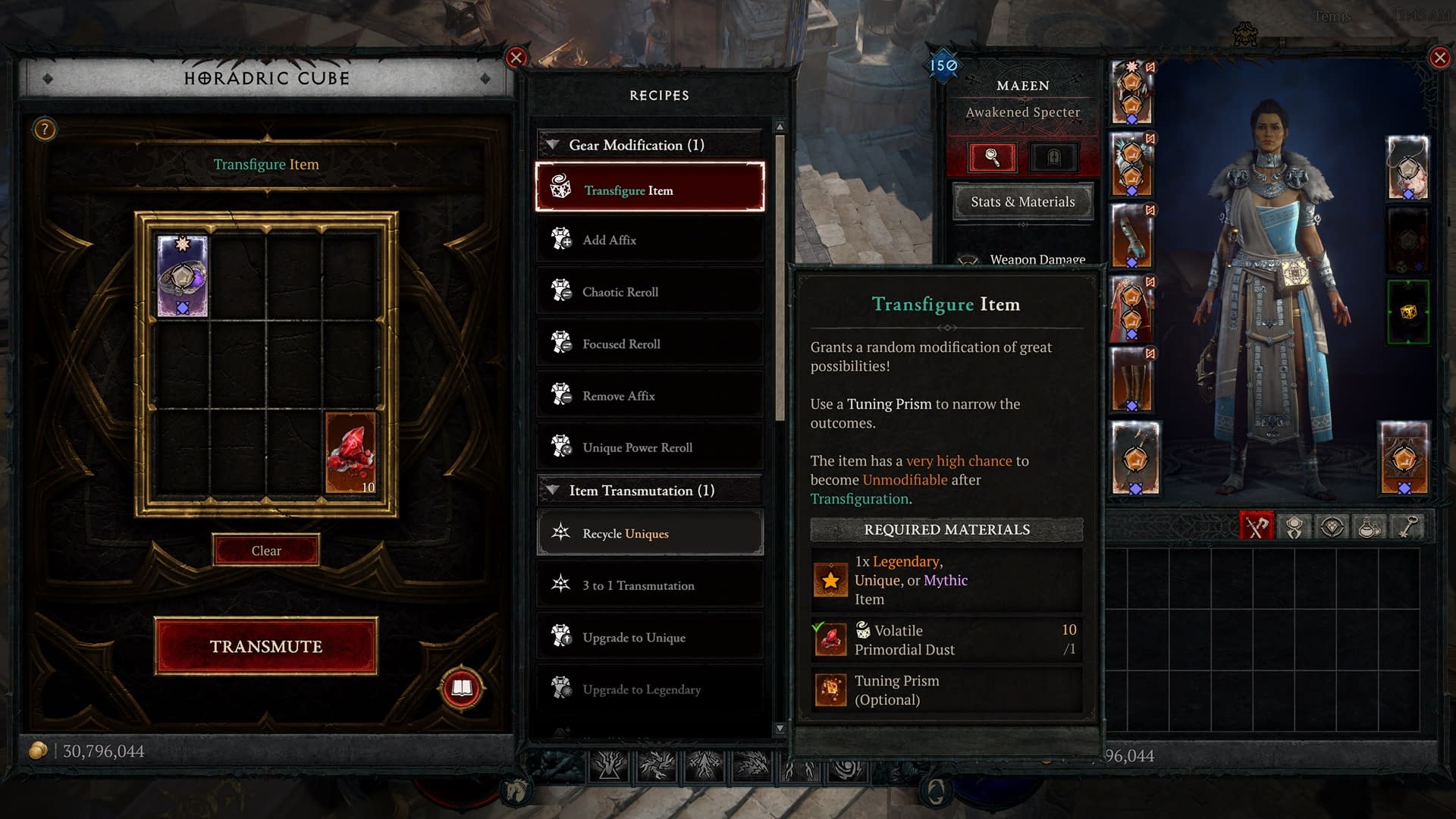Switch to the equipment inventory tab

coord(1256,527)
